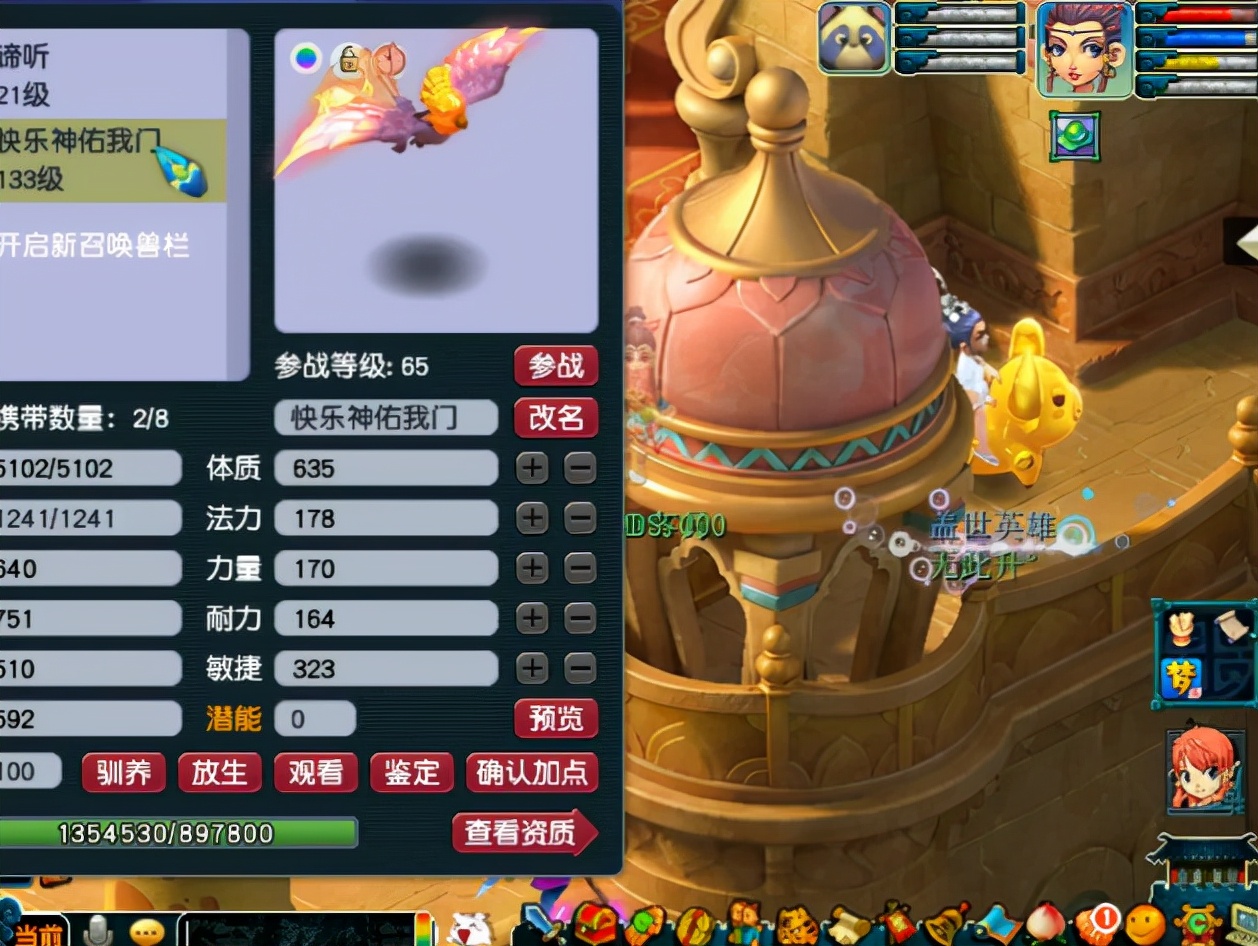Click the 预览 button
Viewport: 1258px width, 946px height.
(x=556, y=718)
